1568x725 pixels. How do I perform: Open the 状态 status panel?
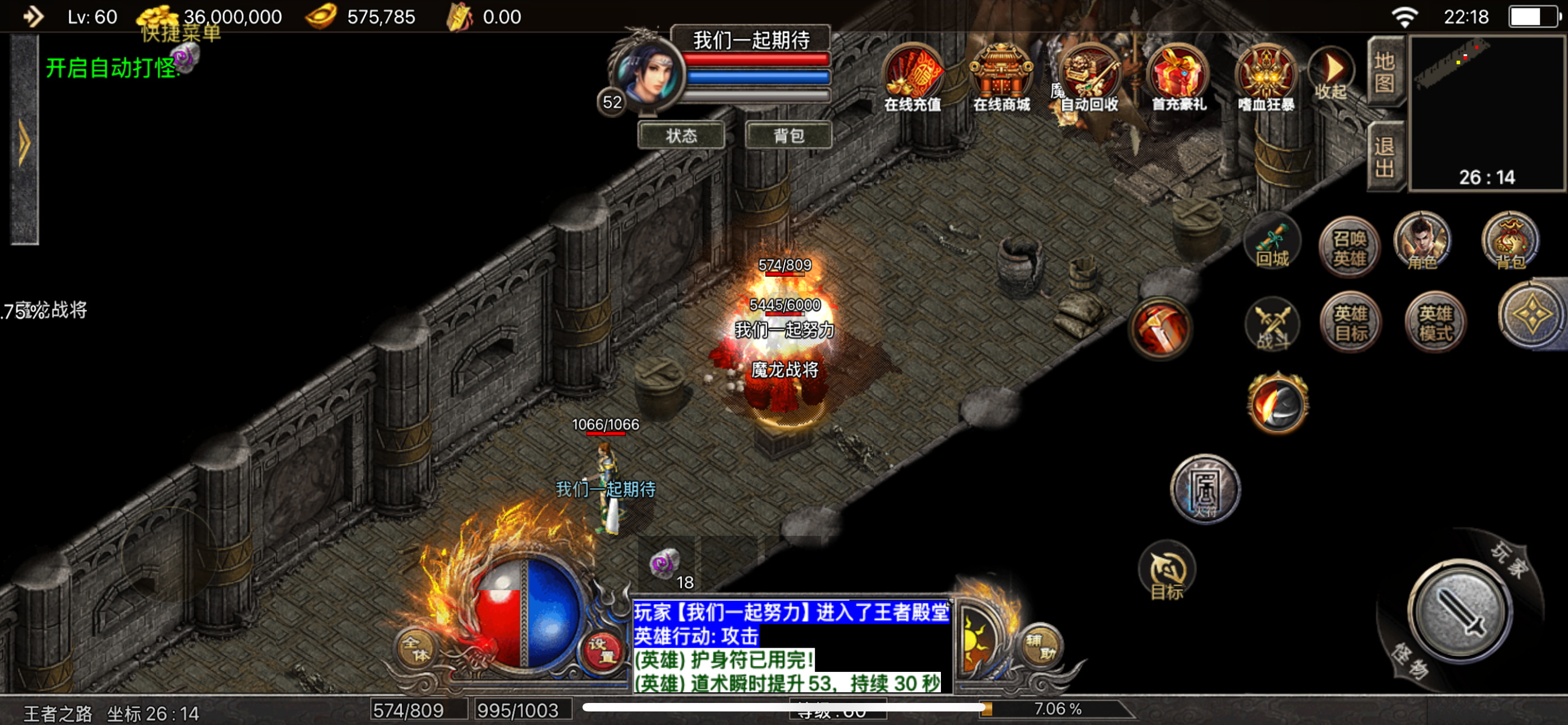click(681, 135)
